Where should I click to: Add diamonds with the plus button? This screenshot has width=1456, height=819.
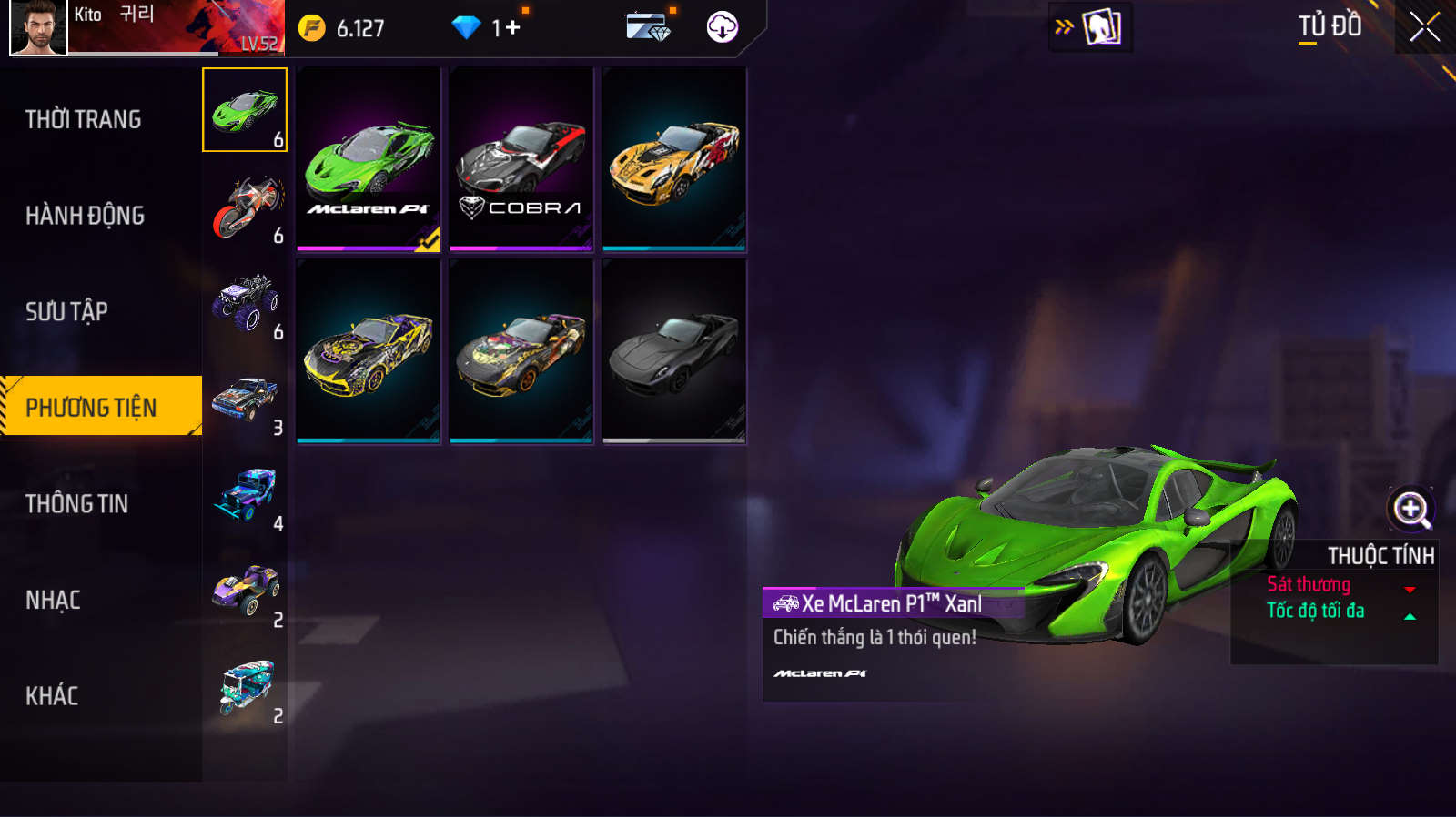pos(512,28)
